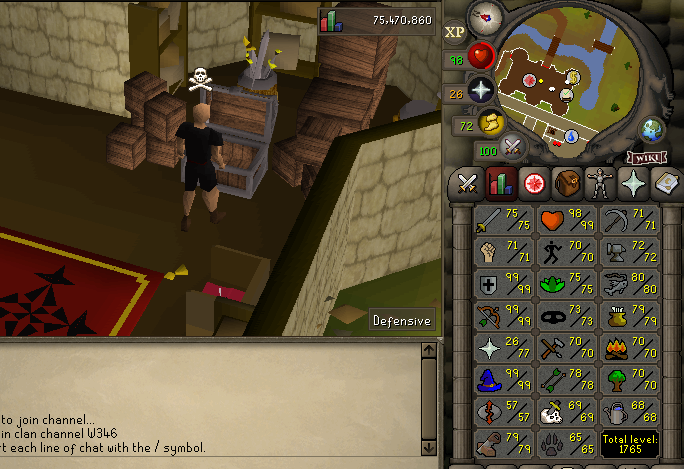Click the Total level 1765 box
The width and height of the screenshot is (684, 469).
click(x=629, y=443)
